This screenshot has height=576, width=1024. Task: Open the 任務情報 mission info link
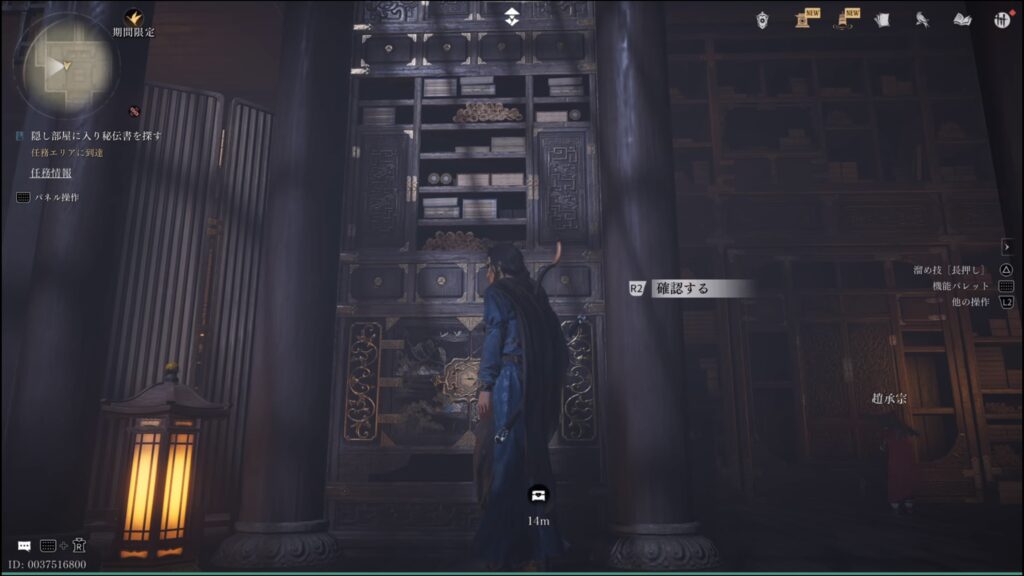point(50,173)
